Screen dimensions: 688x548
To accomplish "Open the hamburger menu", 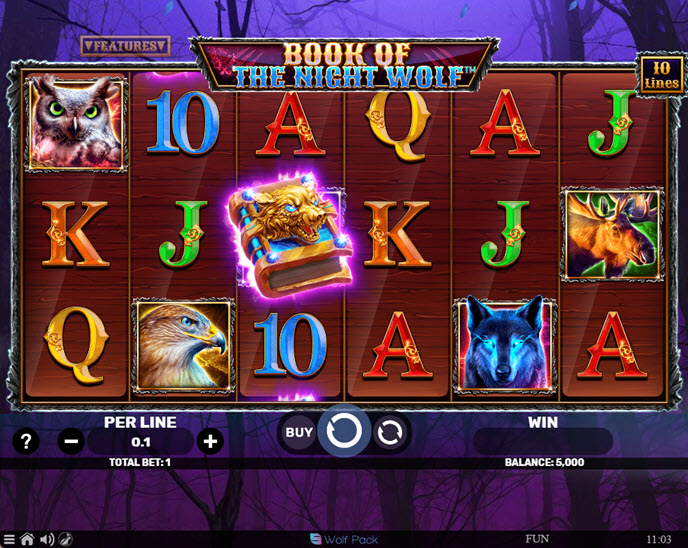I will (x=9, y=540).
